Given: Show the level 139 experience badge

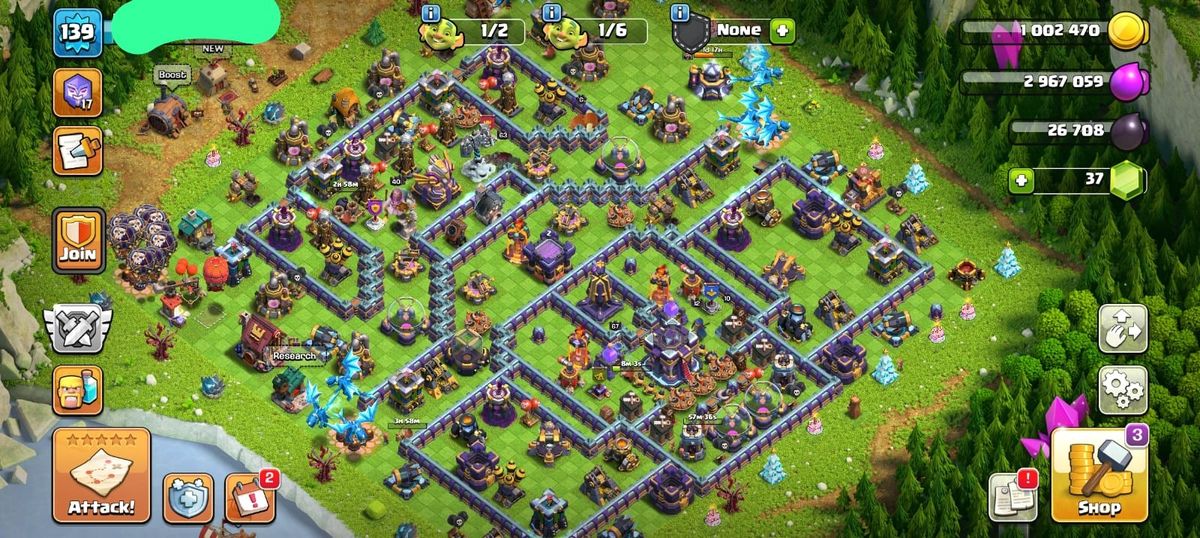Looking at the screenshot, I should point(76,32).
